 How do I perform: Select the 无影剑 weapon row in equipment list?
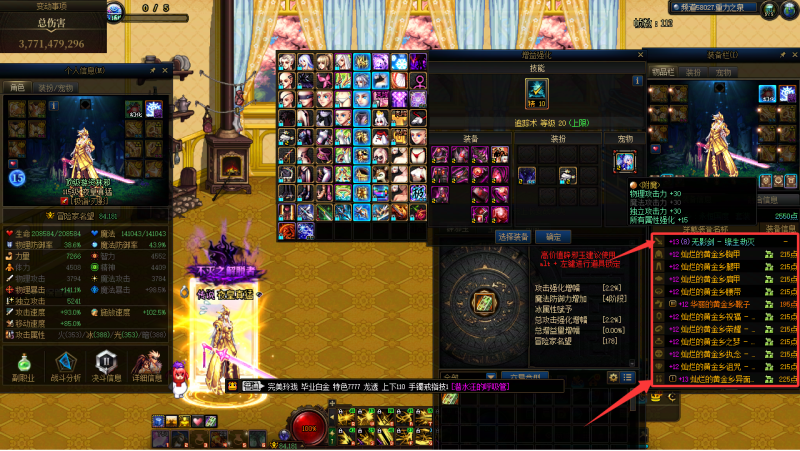pos(720,241)
